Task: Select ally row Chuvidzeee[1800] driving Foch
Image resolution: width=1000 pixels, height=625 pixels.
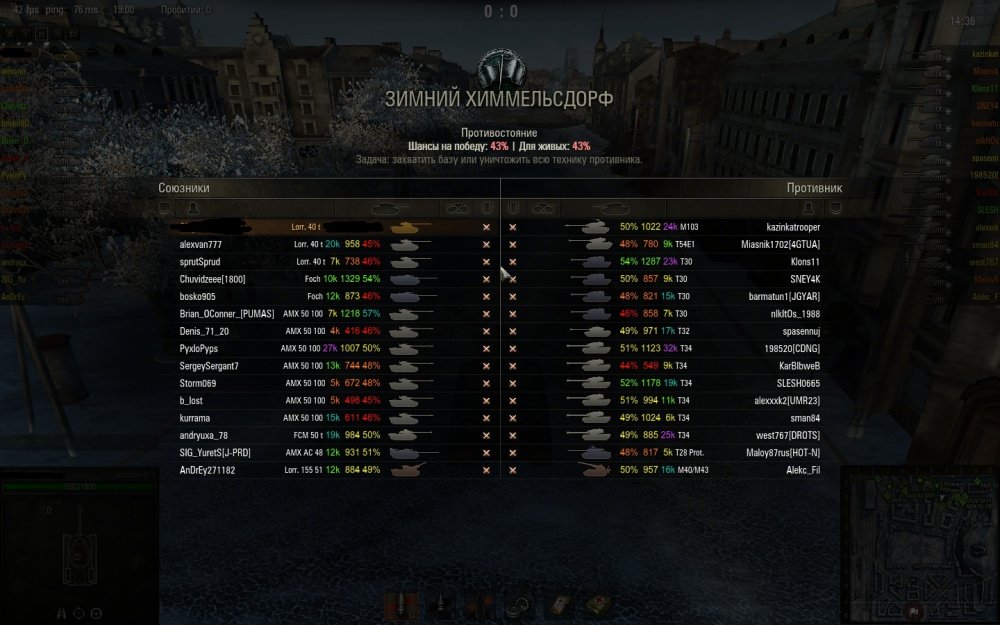Action: click(212, 279)
